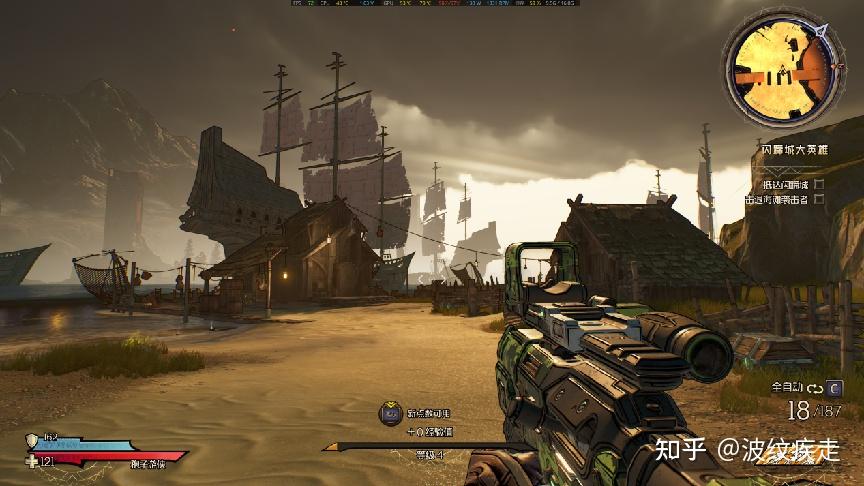Tick the second quest objective checkbox
This screenshot has height=486, width=864.
coord(819,199)
